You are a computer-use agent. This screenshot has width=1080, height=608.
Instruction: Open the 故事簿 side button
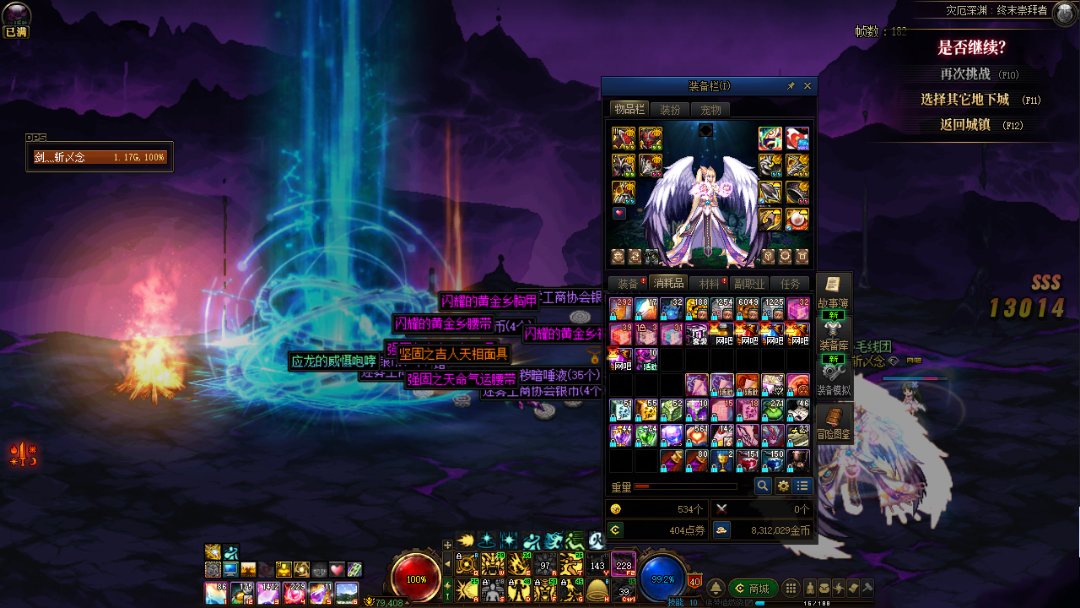tap(834, 292)
